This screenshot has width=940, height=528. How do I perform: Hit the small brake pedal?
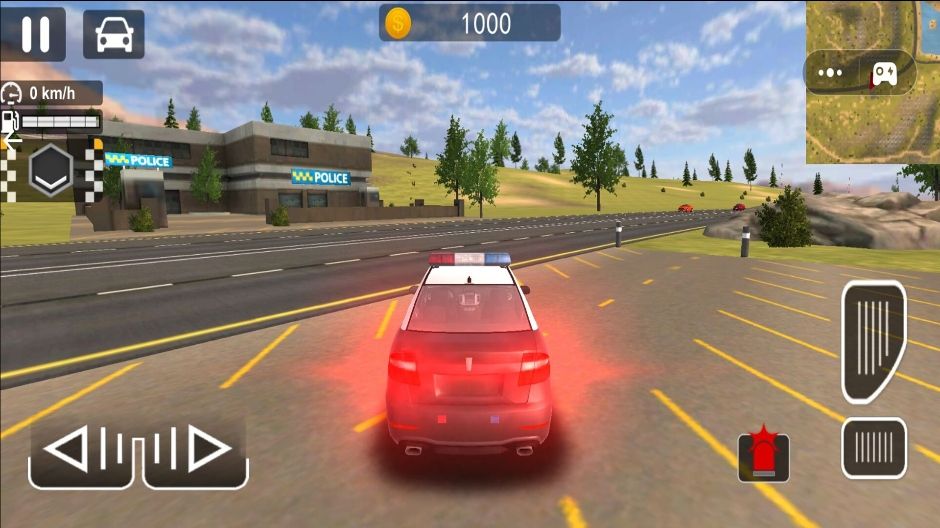click(873, 447)
